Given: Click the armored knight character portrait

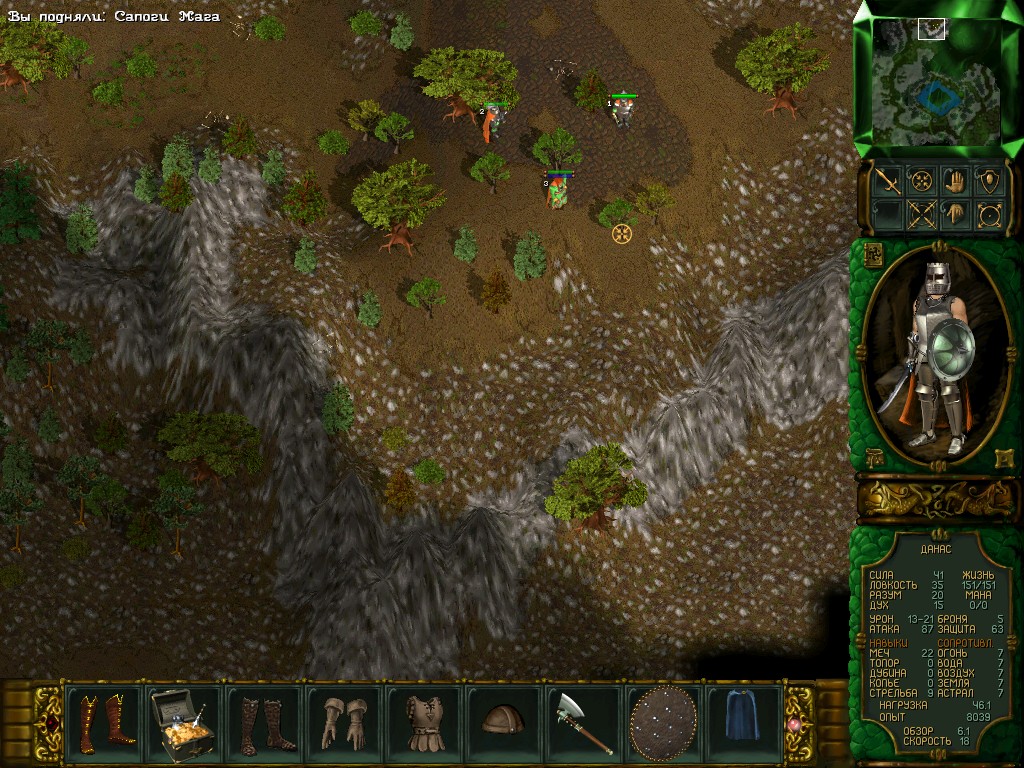Looking at the screenshot, I should (935, 355).
